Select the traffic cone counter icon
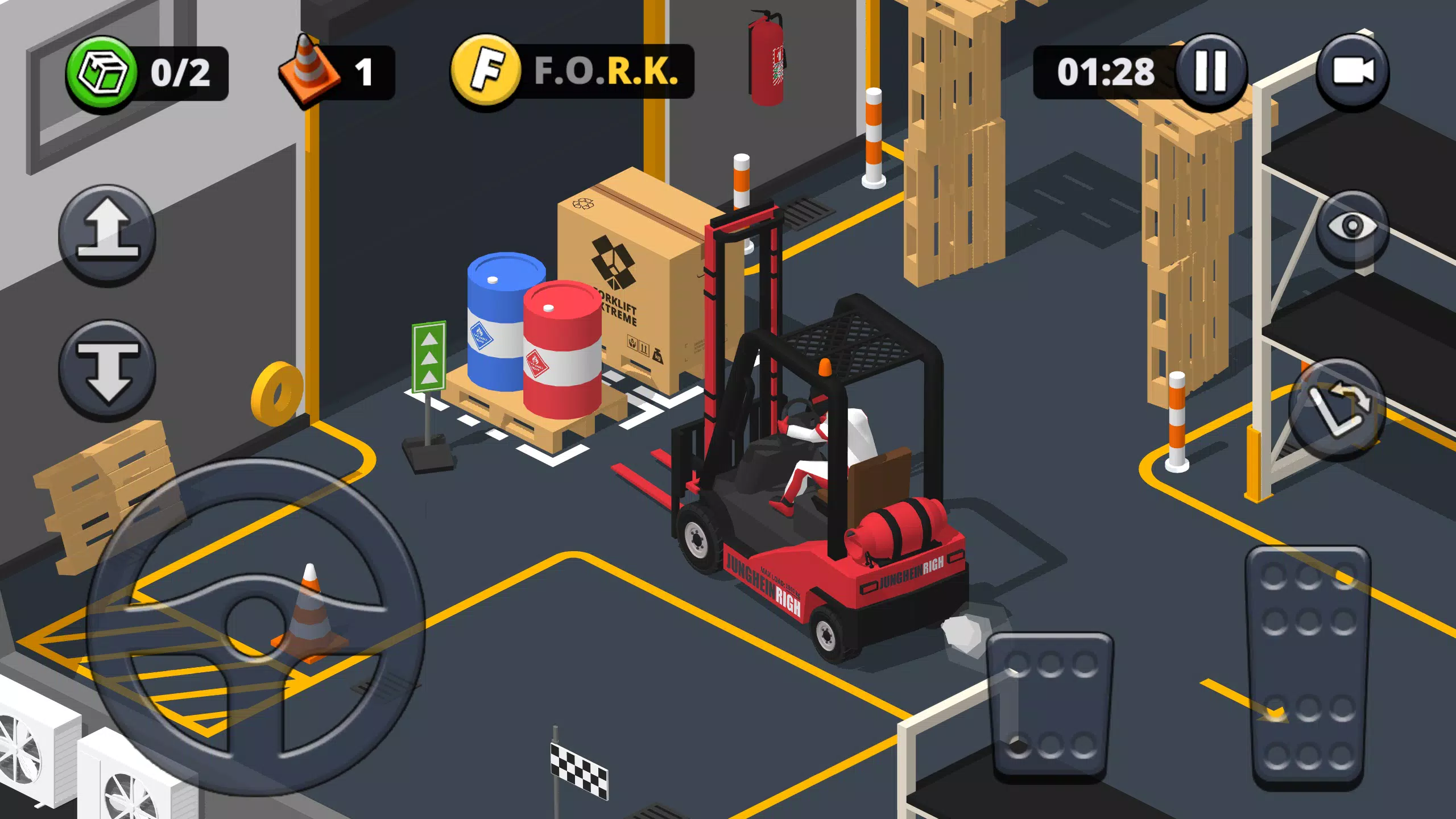The height and width of the screenshot is (819, 1456). 306,67
